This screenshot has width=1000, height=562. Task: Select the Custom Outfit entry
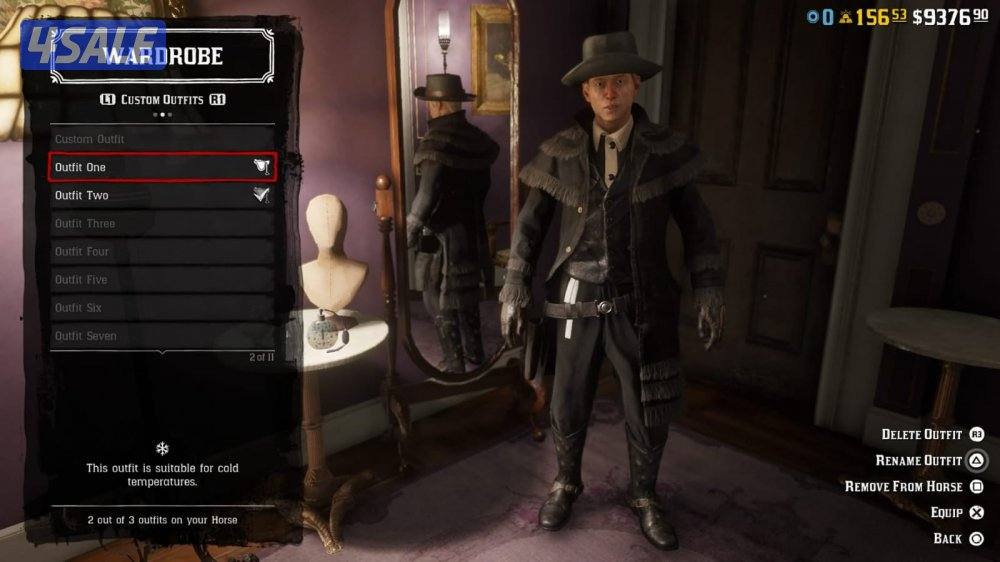coord(162,139)
